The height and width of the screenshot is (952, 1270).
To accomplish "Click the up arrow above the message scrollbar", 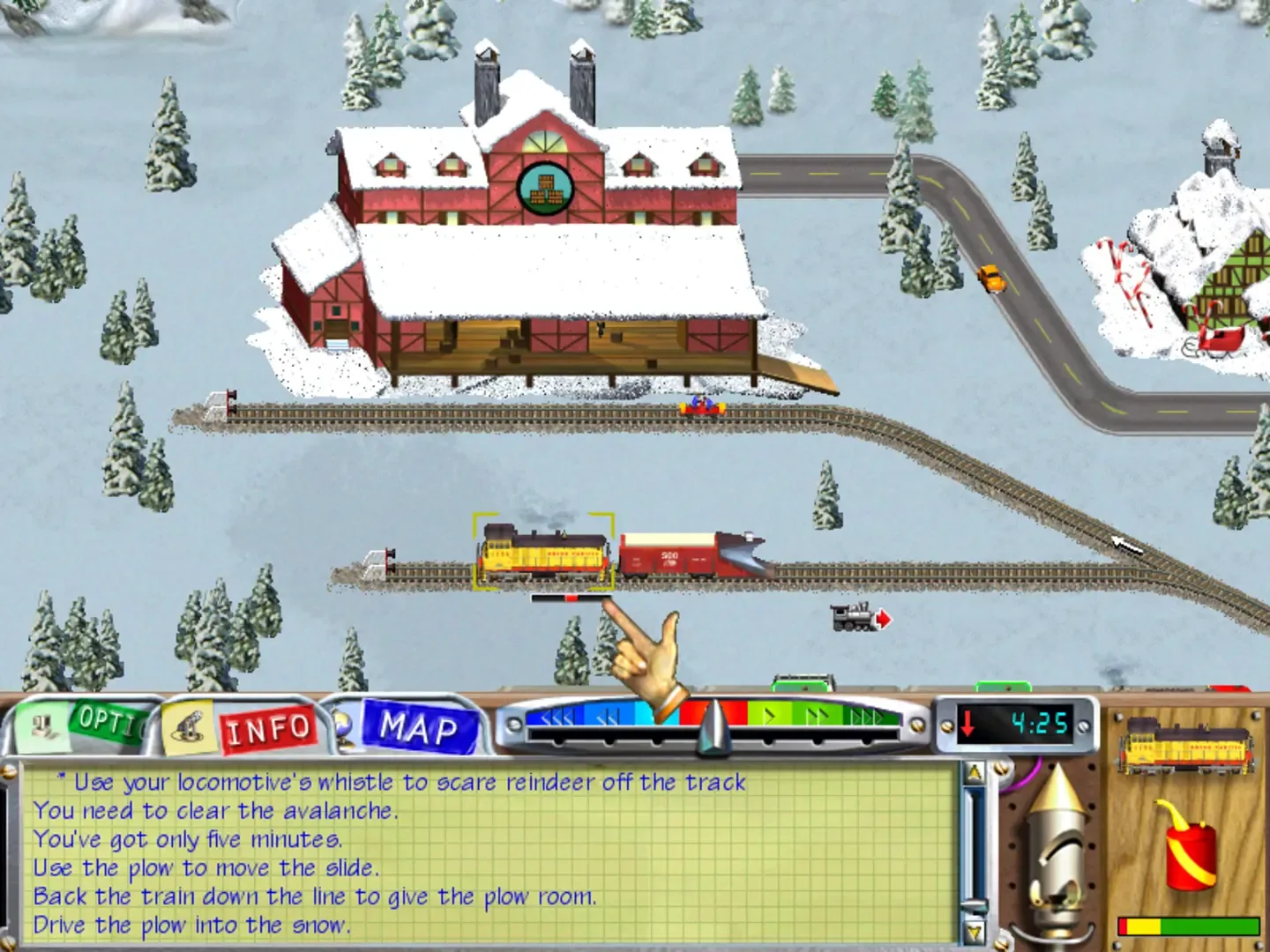I will click(973, 770).
